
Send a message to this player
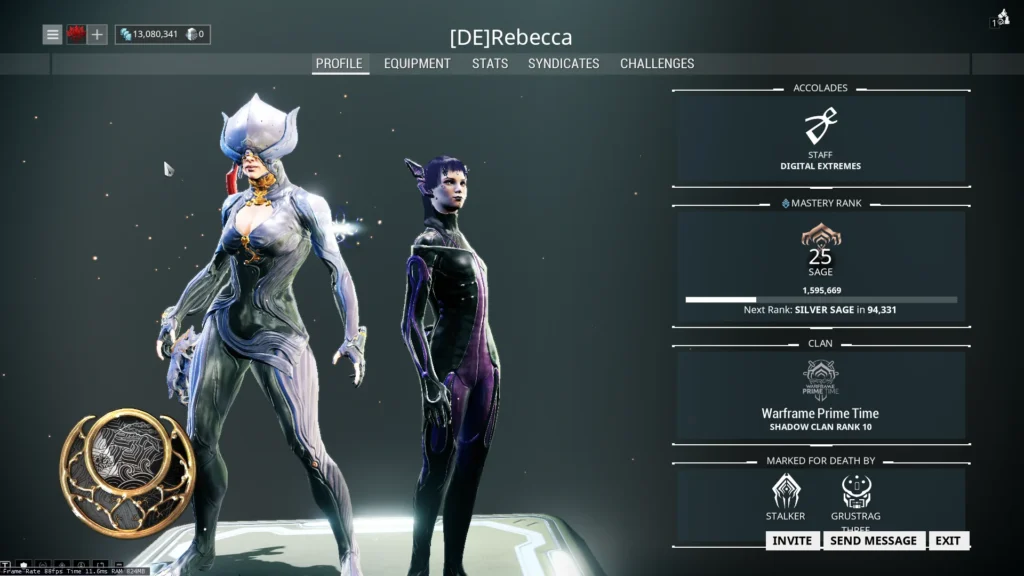click(874, 540)
